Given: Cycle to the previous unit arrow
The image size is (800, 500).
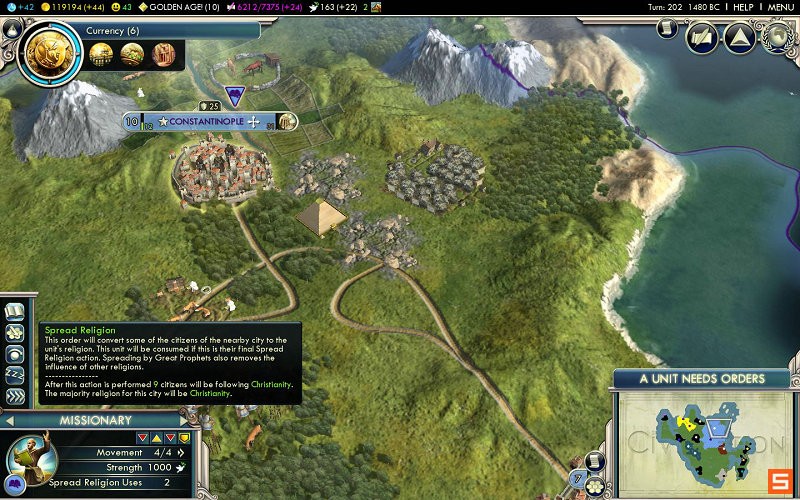Looking at the screenshot, I should [8, 420].
